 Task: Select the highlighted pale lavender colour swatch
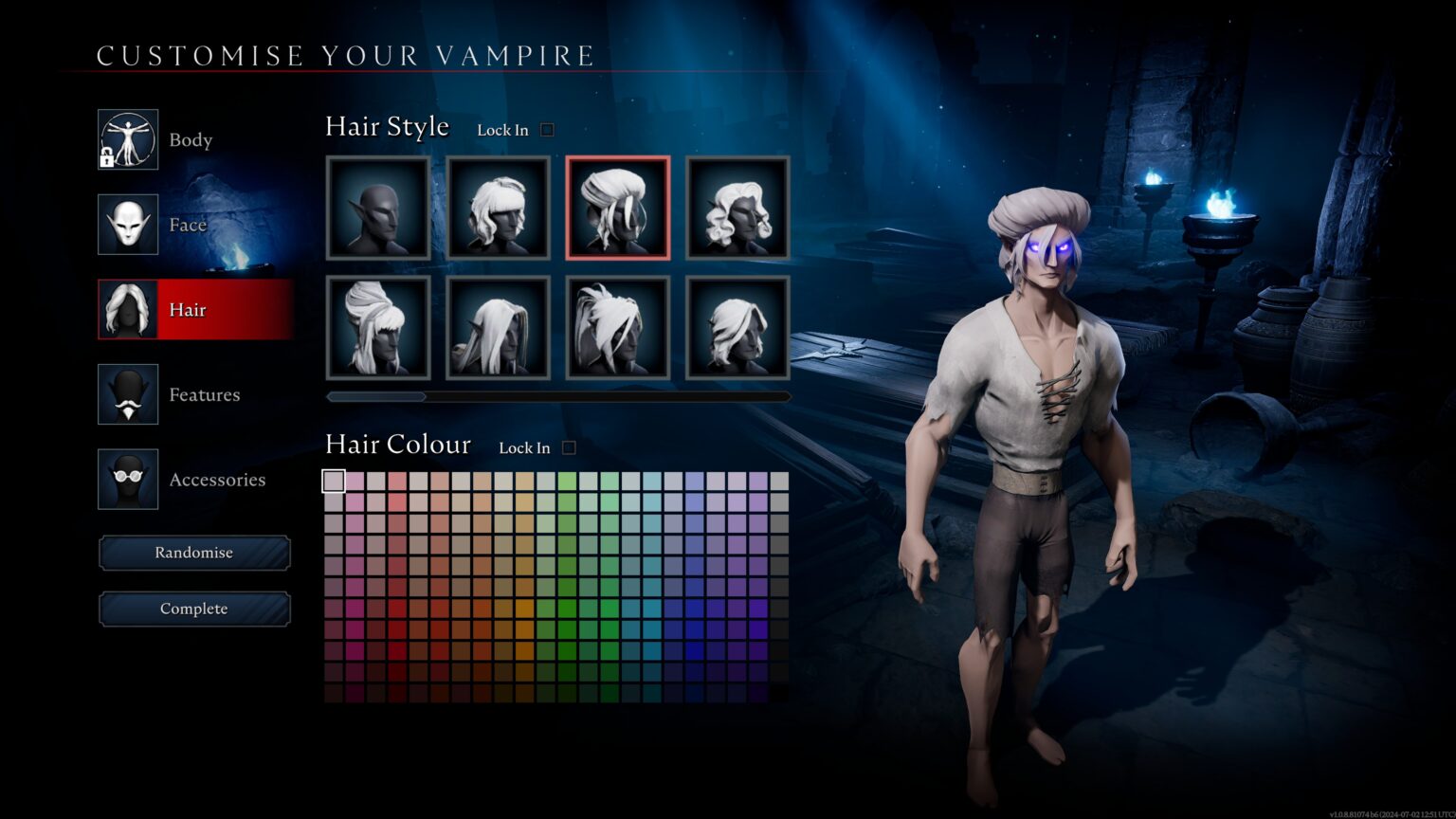click(334, 482)
